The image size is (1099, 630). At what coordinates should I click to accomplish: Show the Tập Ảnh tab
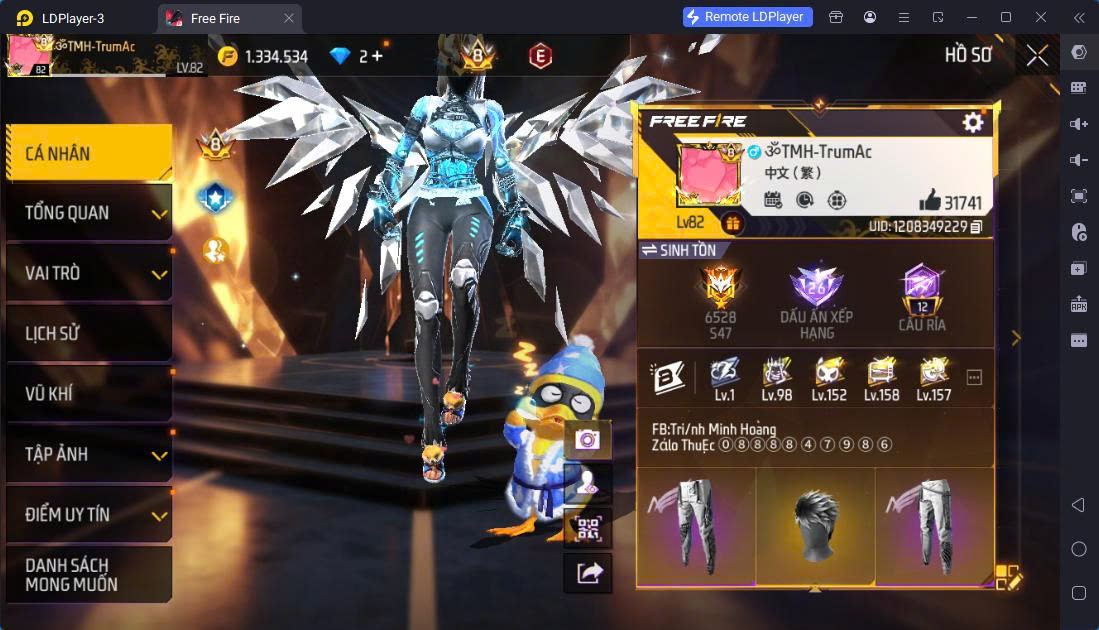point(88,454)
